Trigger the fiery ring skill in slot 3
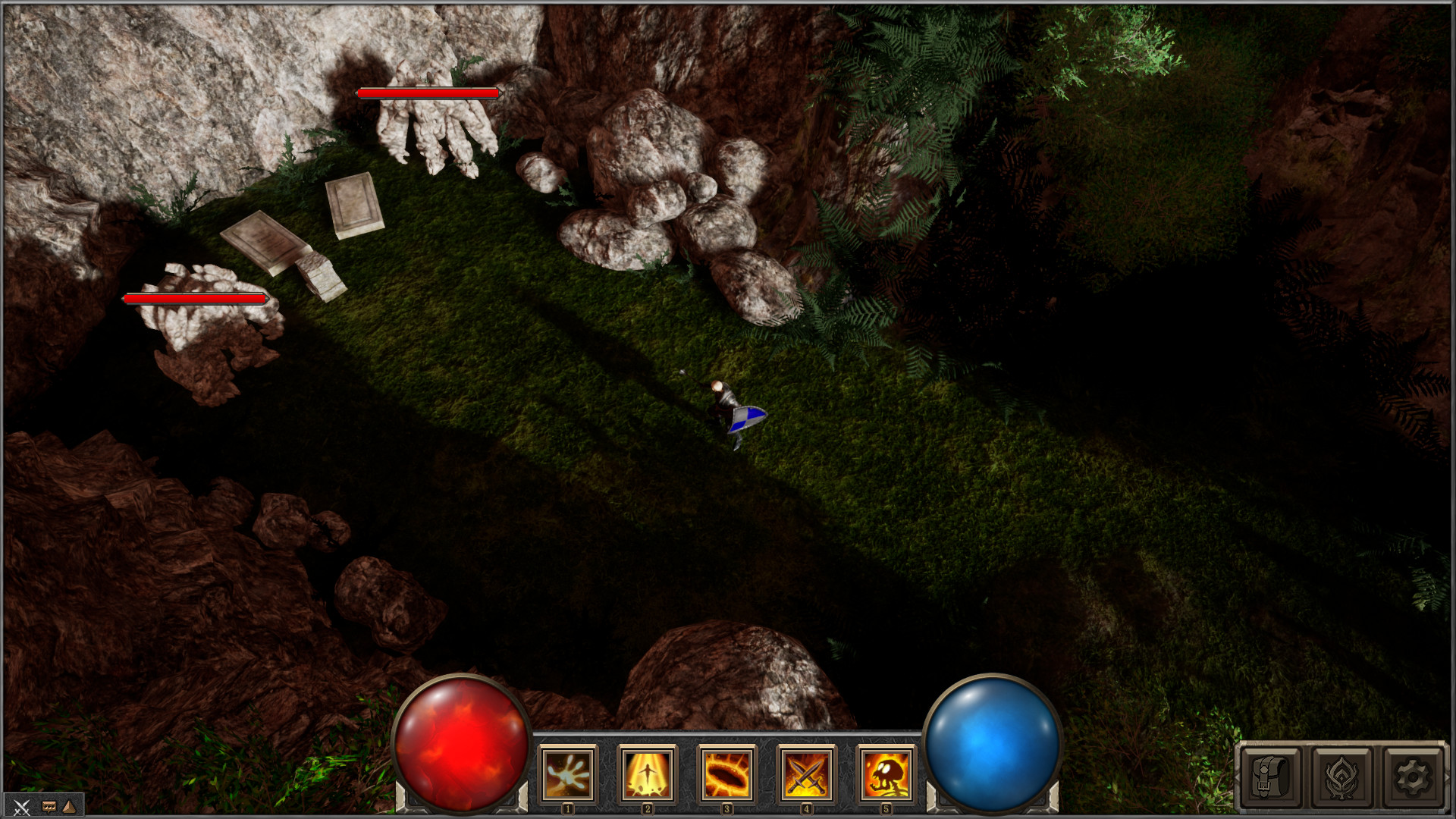 tap(726, 773)
